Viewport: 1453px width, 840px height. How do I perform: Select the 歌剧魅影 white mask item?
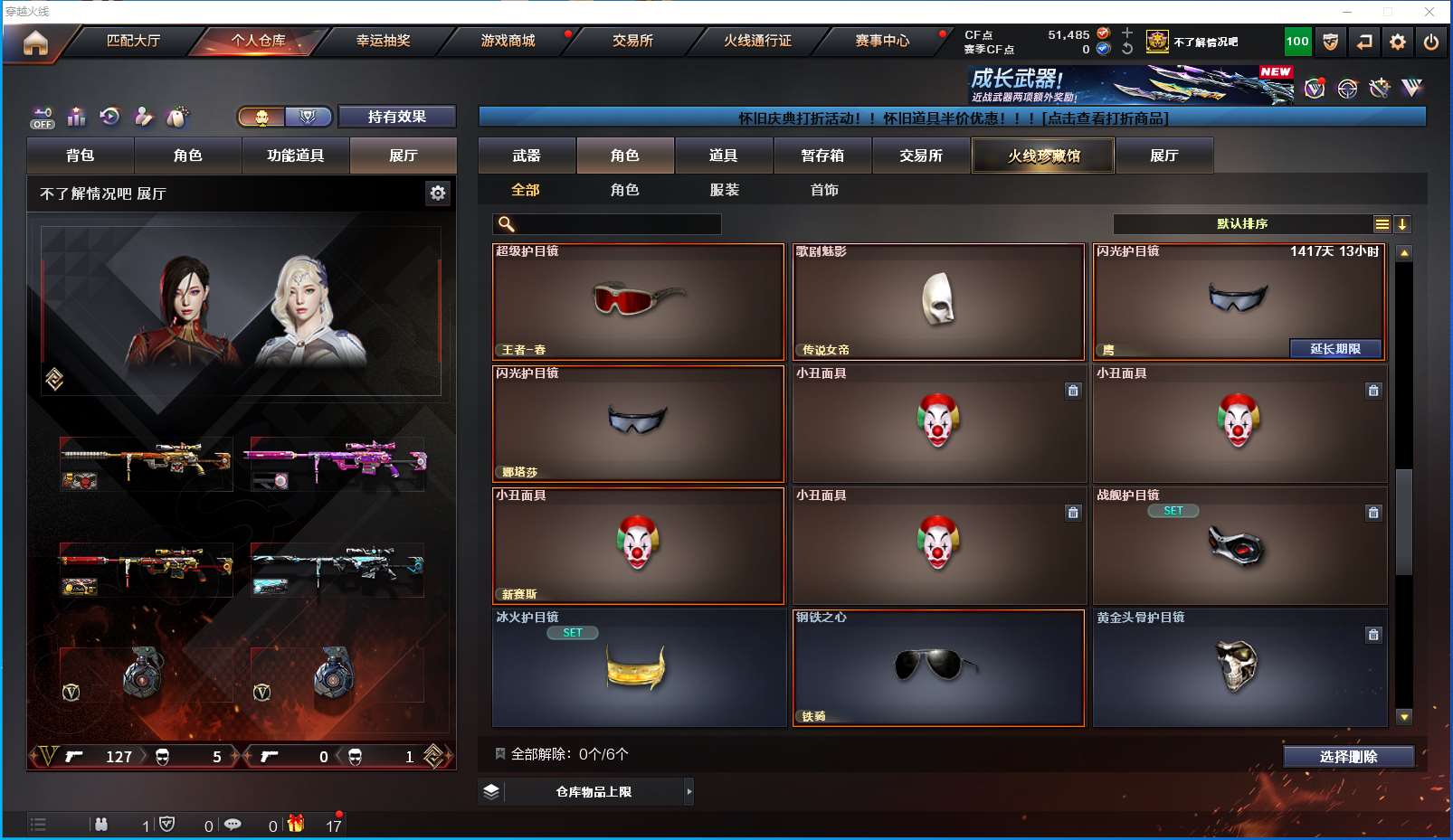938,302
